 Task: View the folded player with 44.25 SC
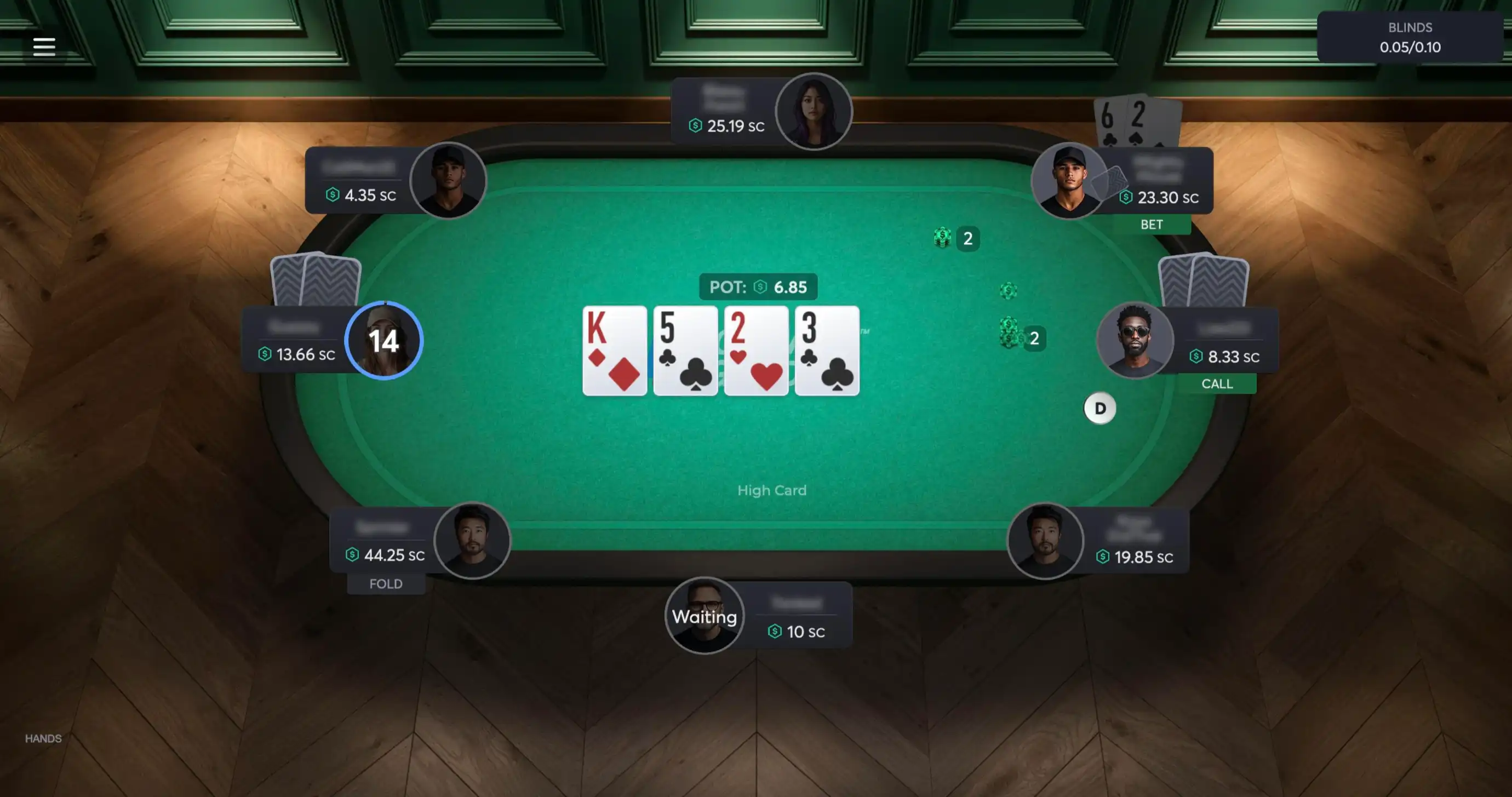click(472, 541)
